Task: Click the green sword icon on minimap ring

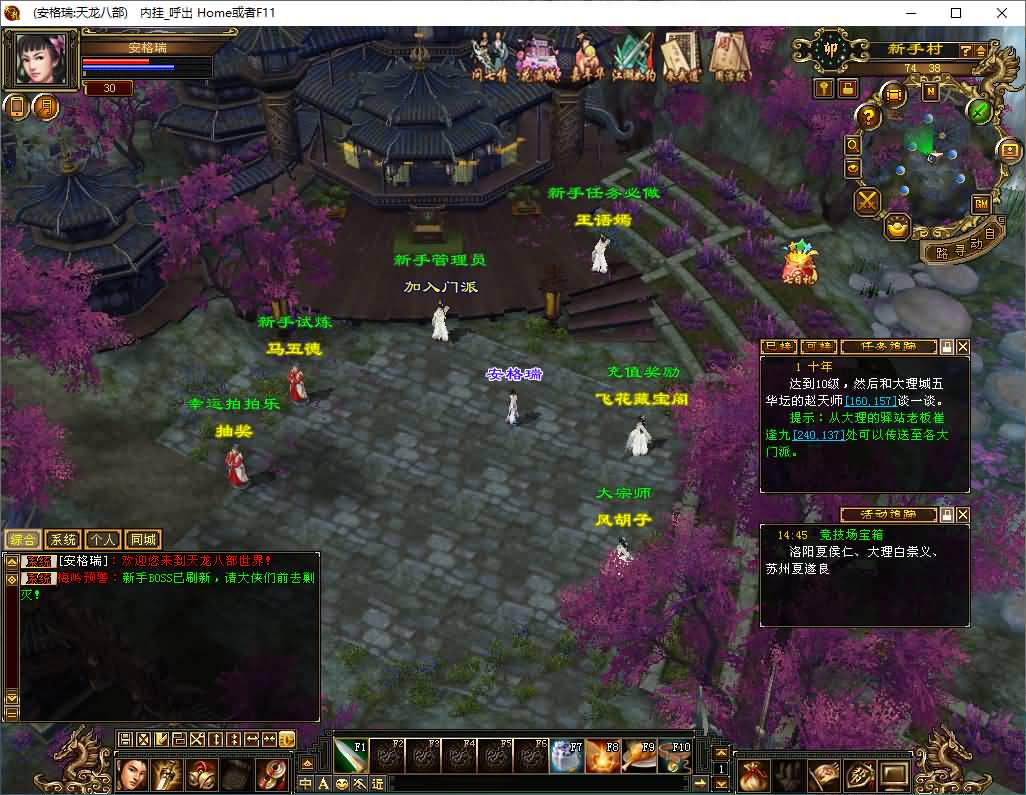Action: coord(980,110)
